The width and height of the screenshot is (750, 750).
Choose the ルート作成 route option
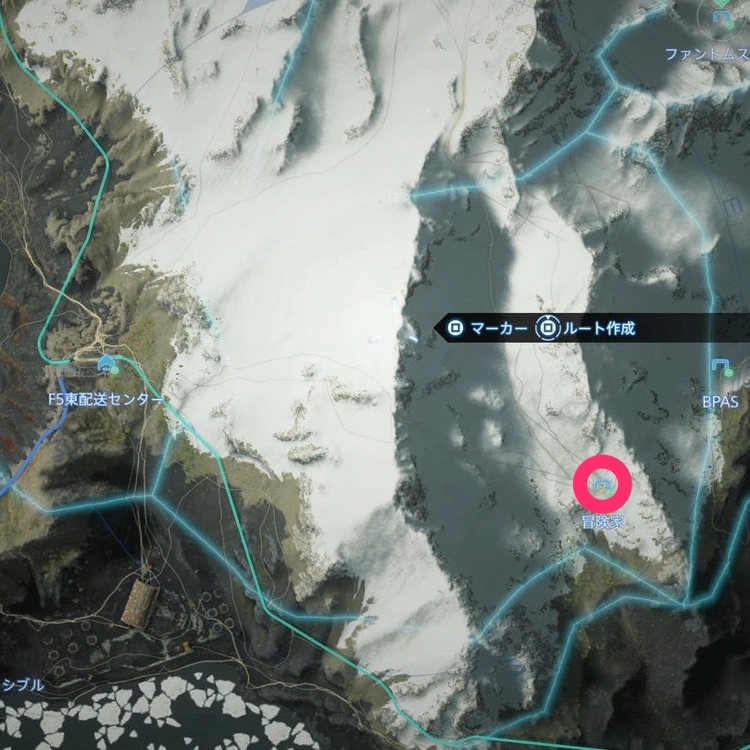click(586, 328)
